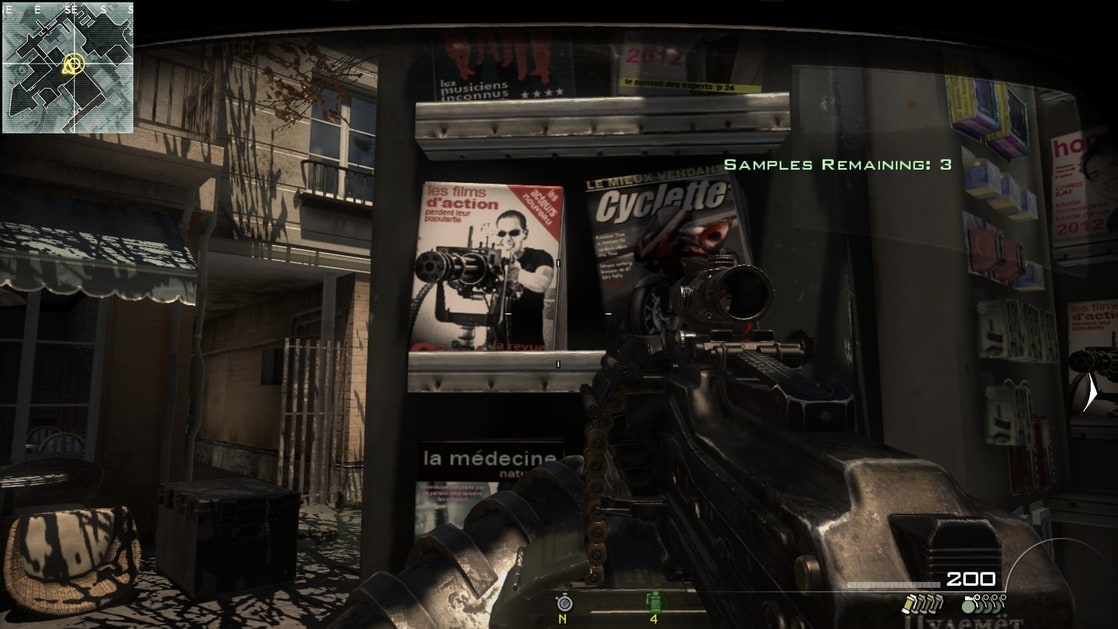Select the yellow player marker on the minimap

coord(71,65)
